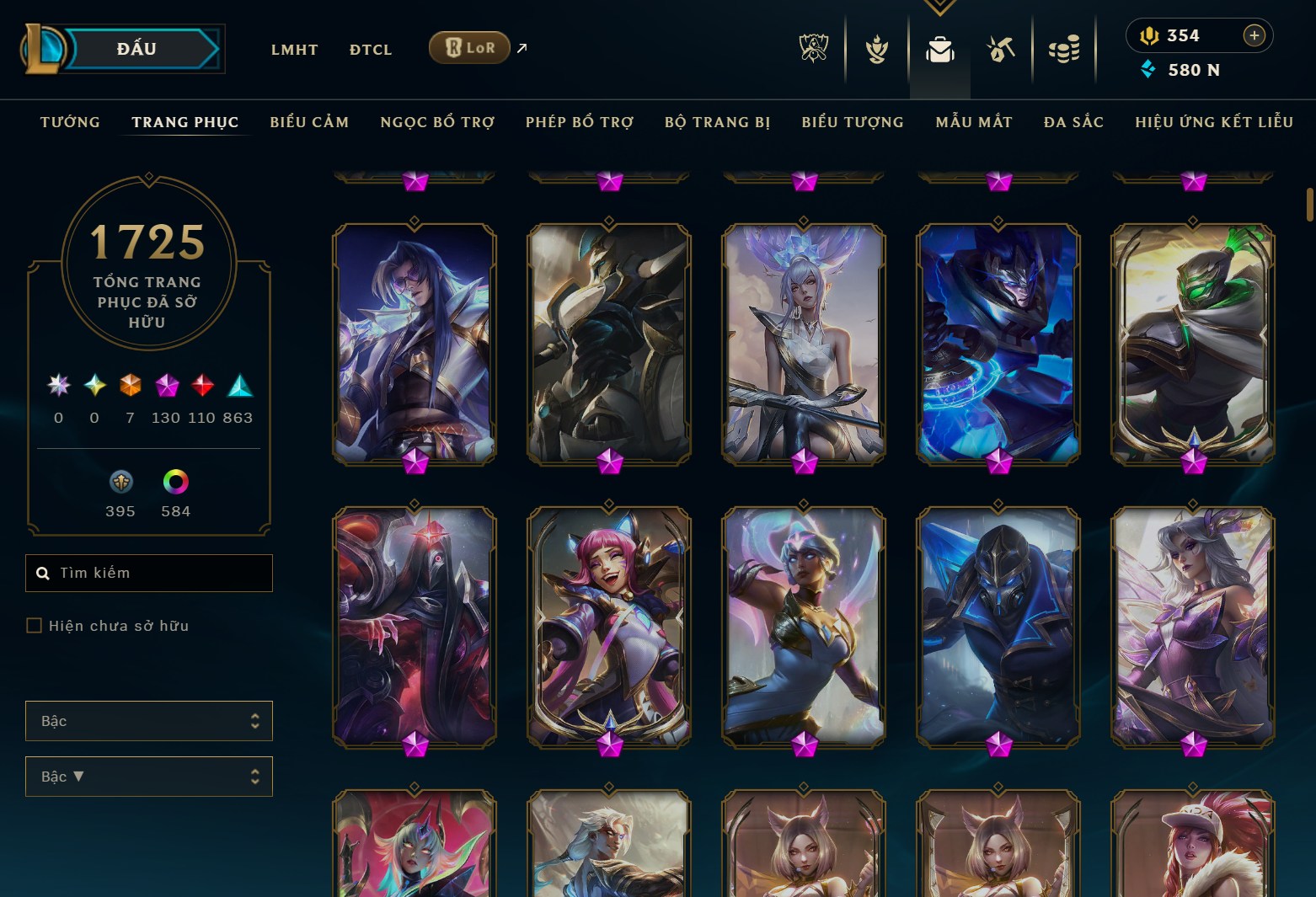This screenshot has height=897, width=1316.
Task: Click the search magnifier icon
Action: 43,573
